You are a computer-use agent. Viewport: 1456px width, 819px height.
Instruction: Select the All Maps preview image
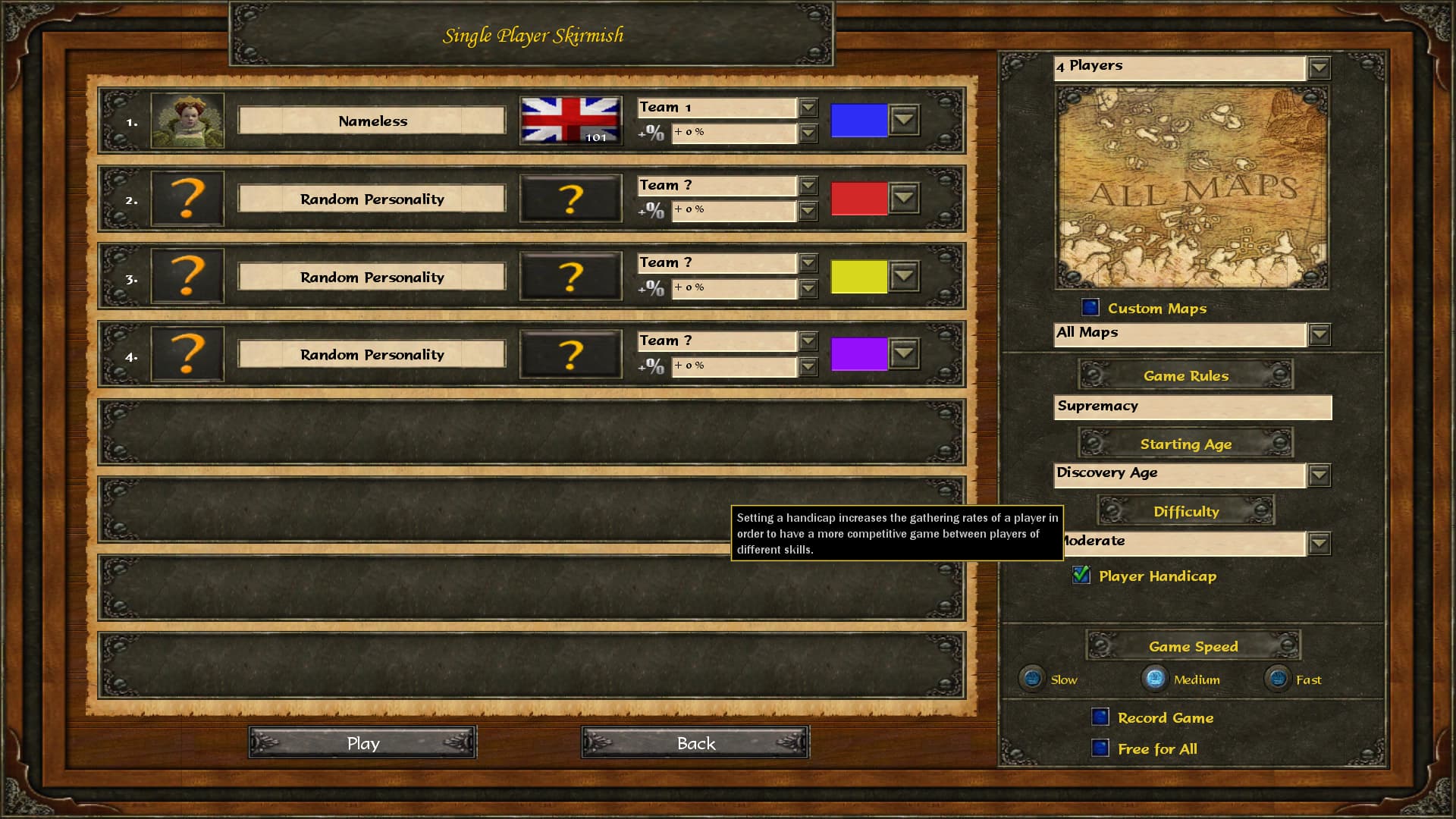[x=1191, y=187]
